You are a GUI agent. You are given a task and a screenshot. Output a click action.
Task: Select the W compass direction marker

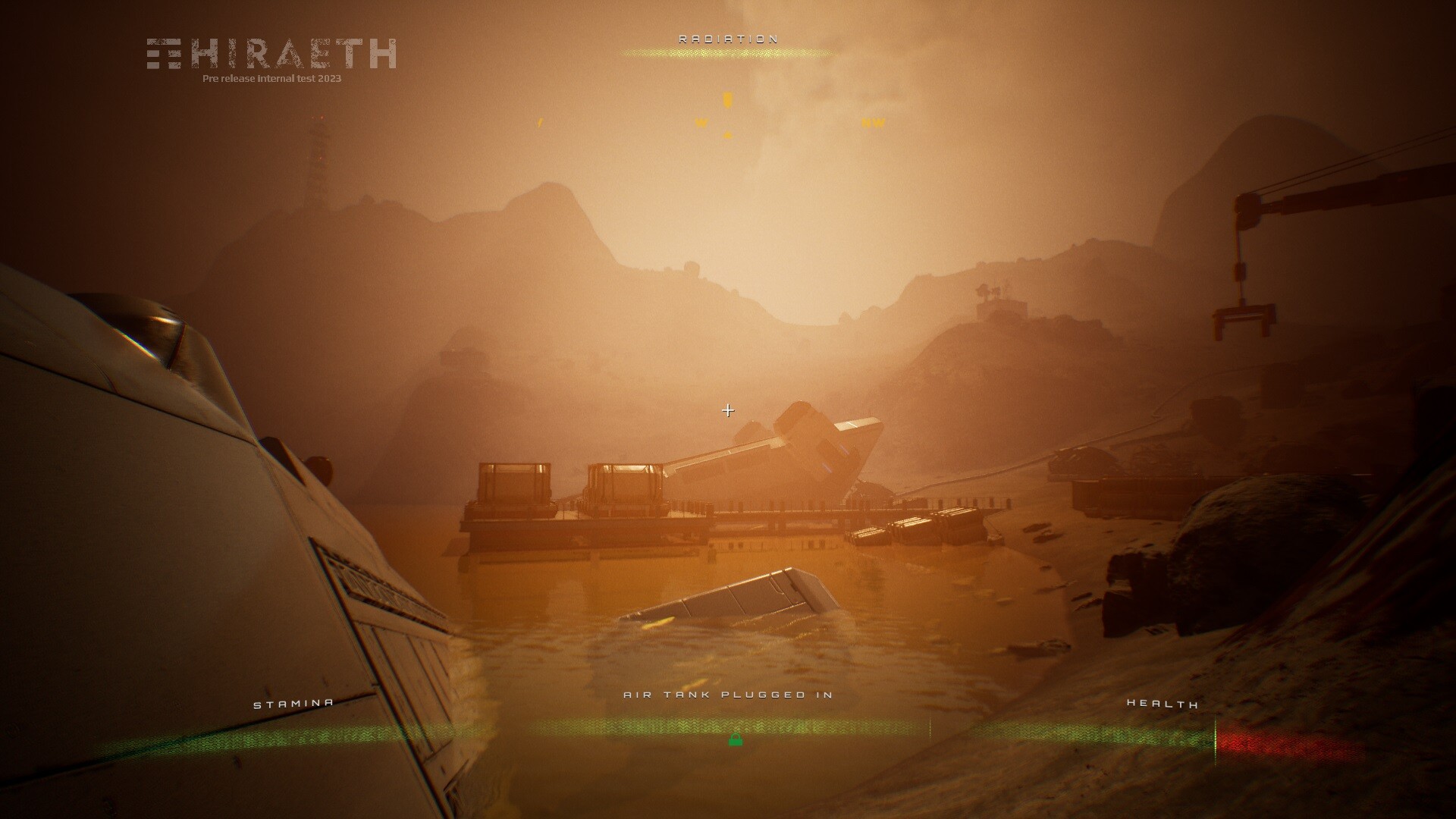tap(700, 121)
